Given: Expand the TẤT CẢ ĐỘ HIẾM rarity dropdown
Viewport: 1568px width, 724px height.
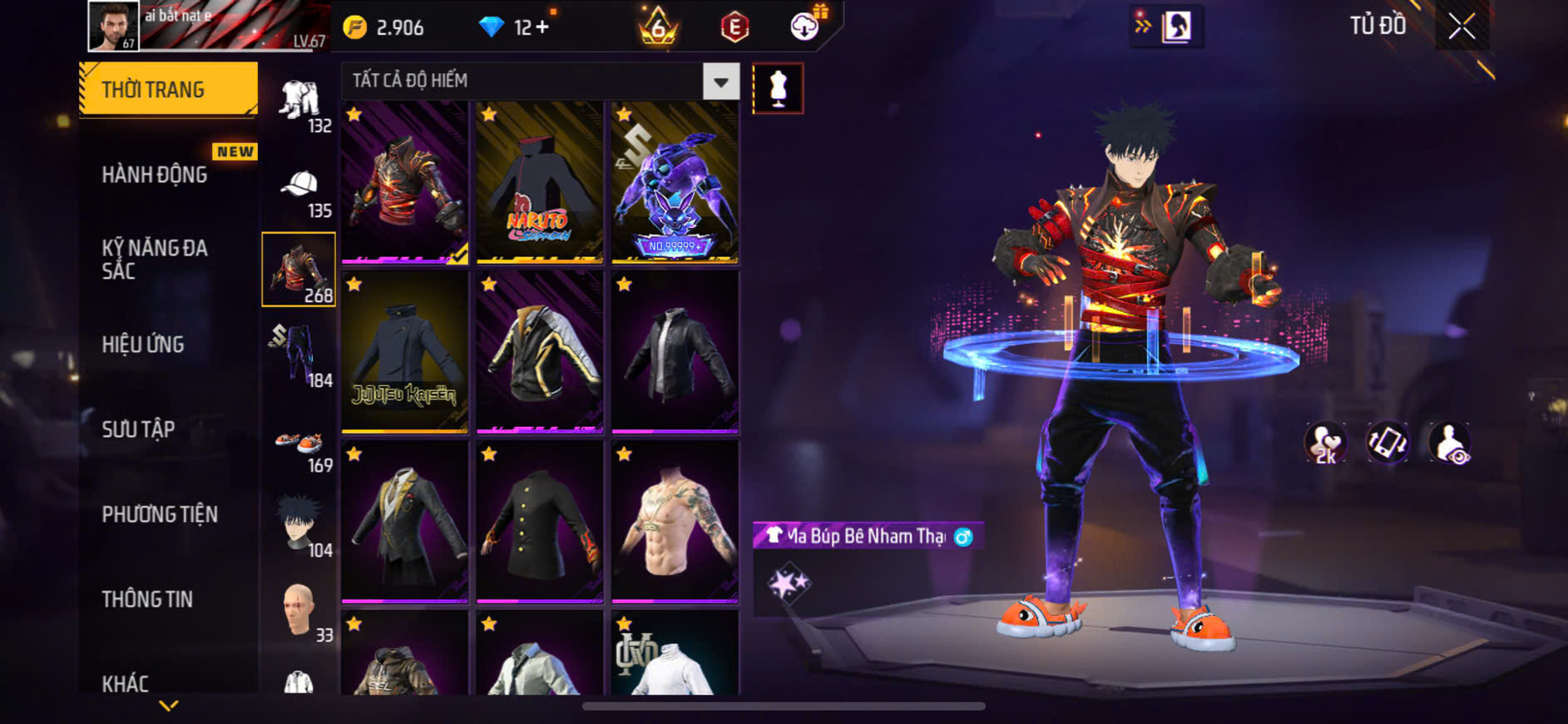Looking at the screenshot, I should (x=720, y=82).
